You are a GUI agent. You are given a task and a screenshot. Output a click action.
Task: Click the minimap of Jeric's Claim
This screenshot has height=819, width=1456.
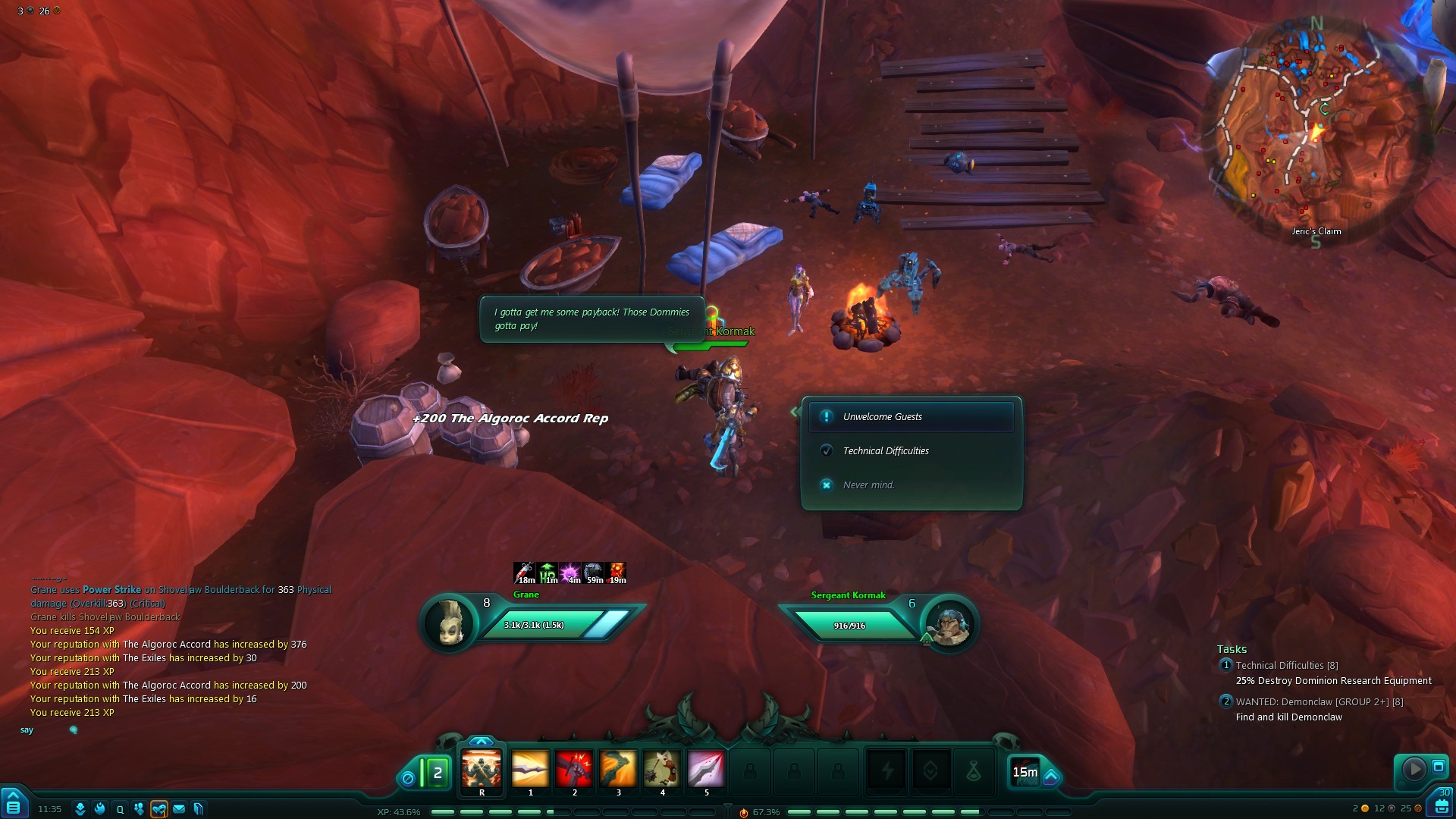point(1316,129)
